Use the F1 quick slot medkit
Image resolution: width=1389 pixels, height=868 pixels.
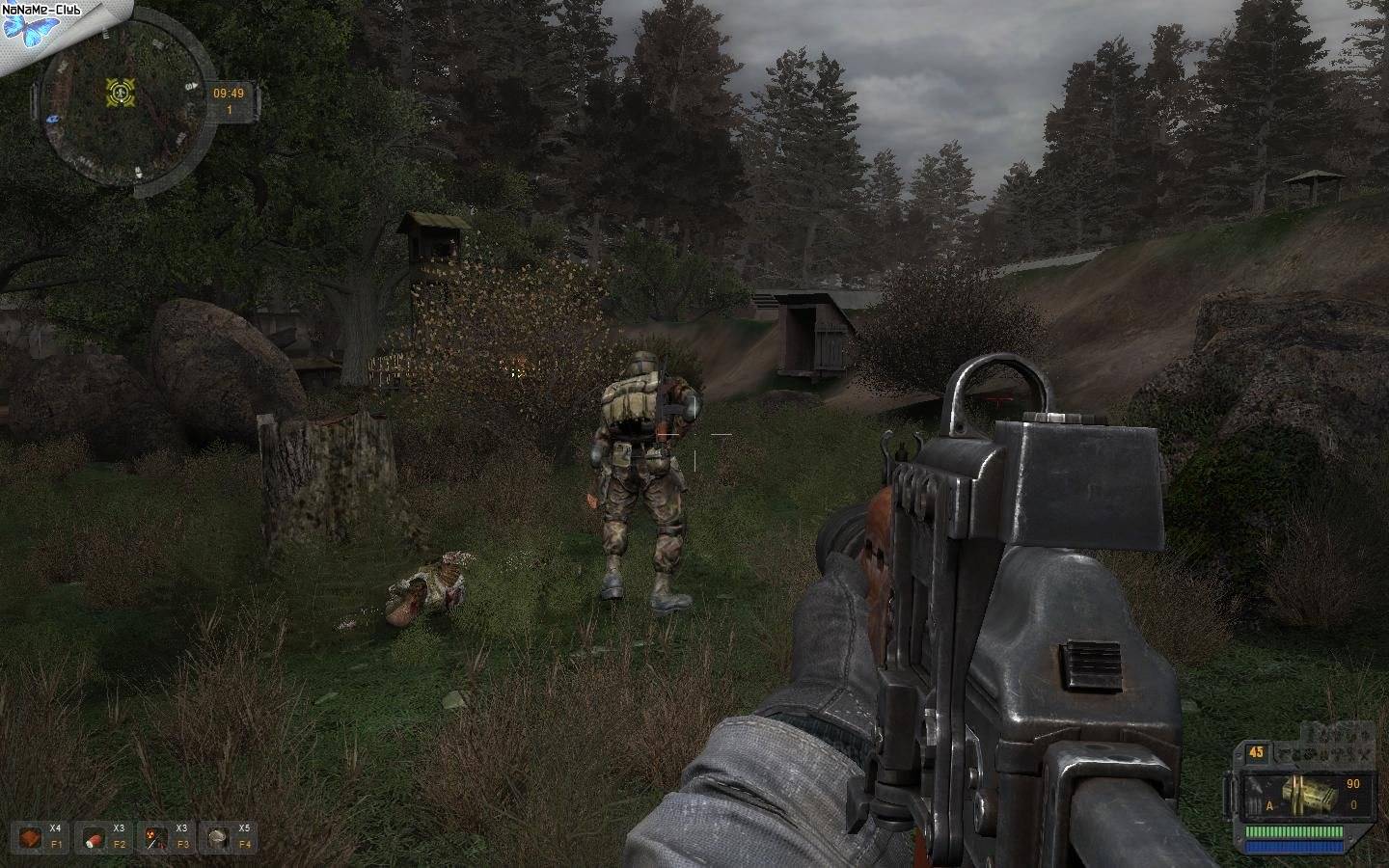(x=33, y=836)
